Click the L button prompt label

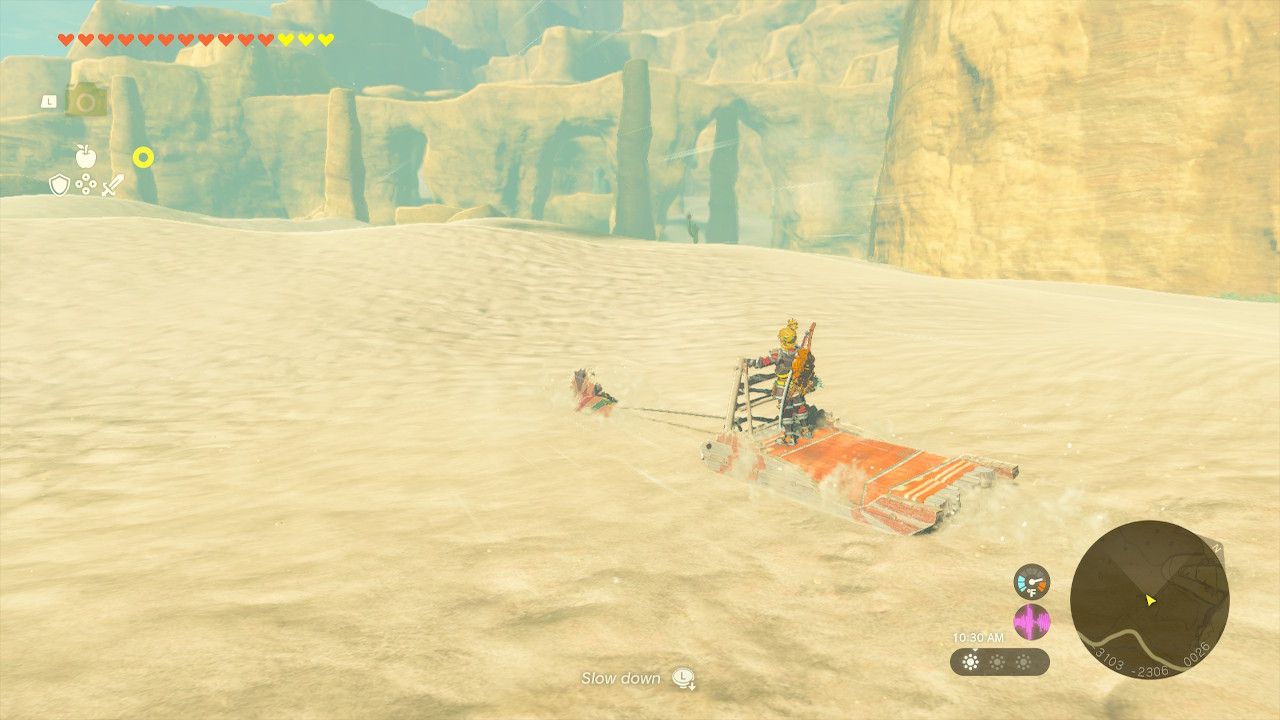[x=49, y=101]
